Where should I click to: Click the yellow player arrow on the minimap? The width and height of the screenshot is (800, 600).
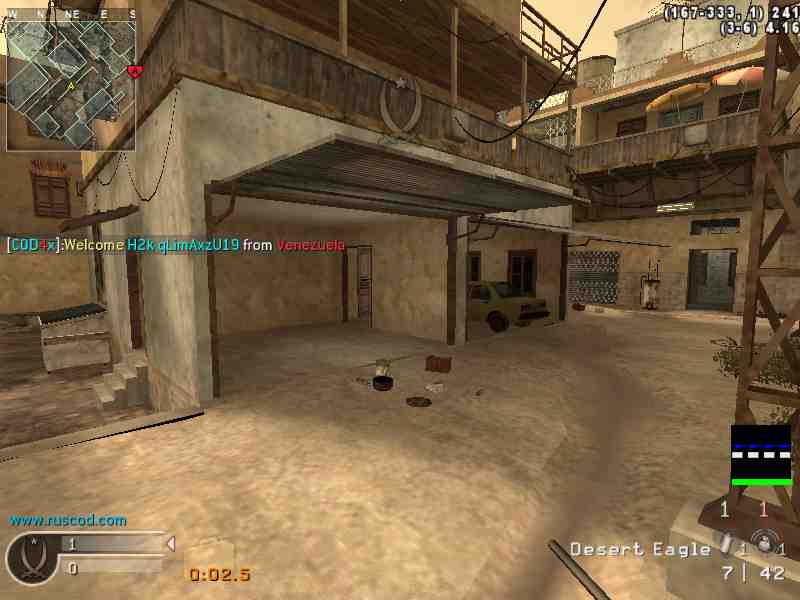tap(71, 87)
